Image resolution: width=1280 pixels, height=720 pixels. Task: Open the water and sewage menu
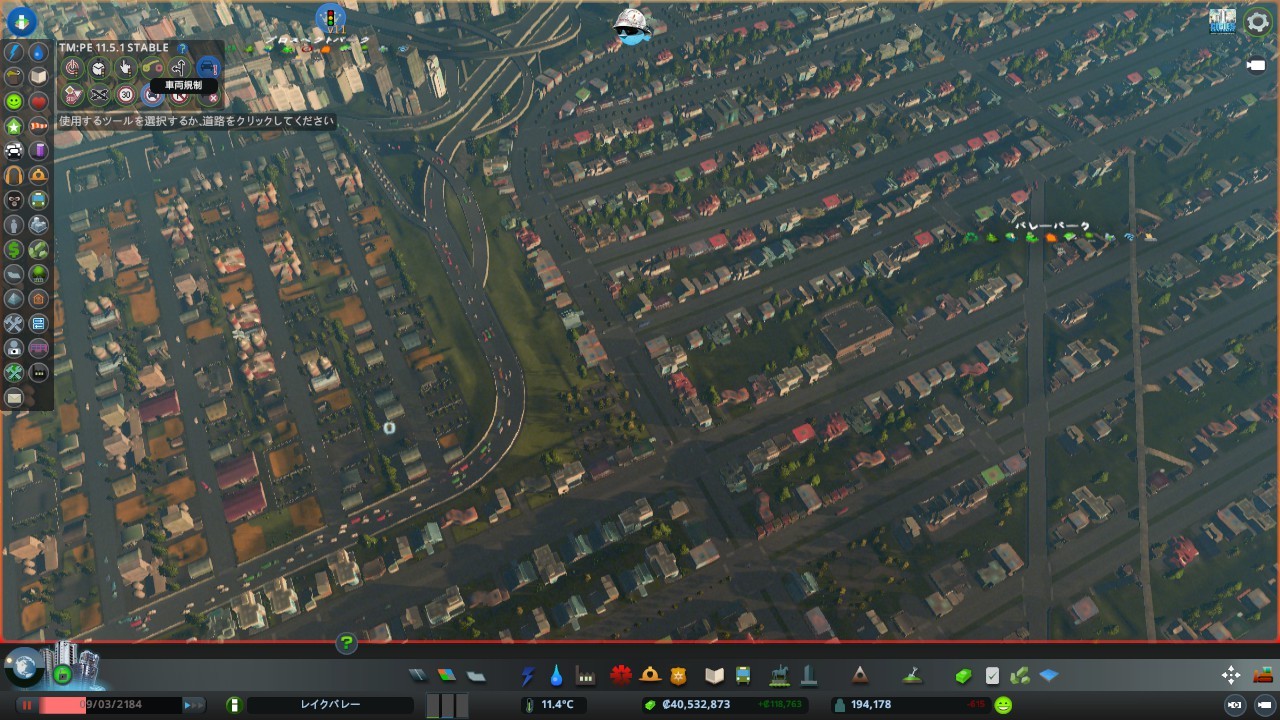tap(556, 676)
